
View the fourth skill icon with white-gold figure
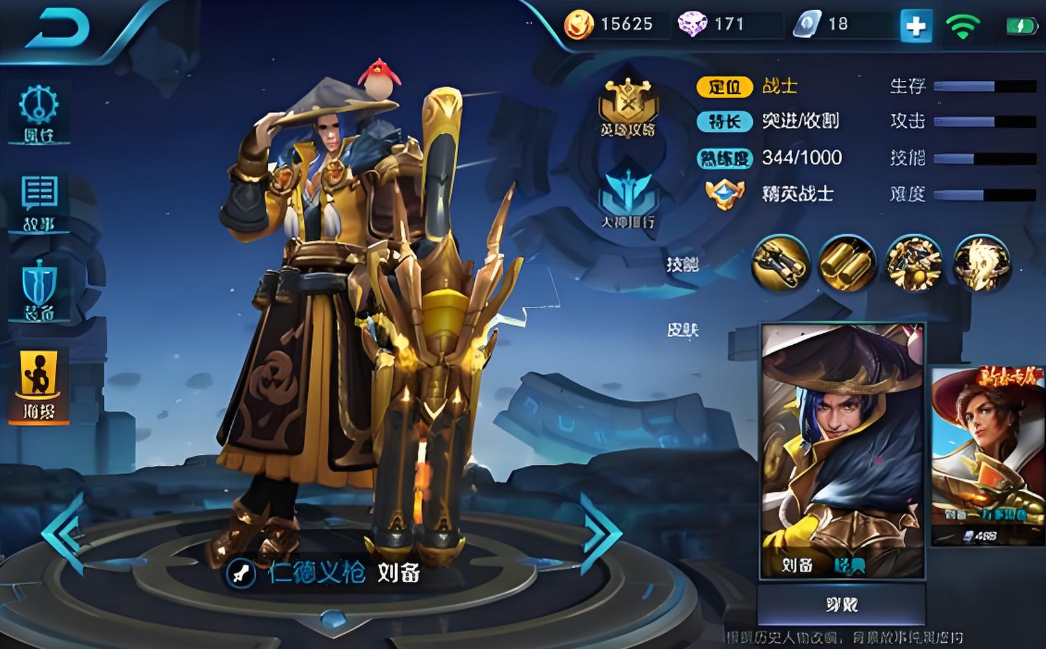pos(981,263)
